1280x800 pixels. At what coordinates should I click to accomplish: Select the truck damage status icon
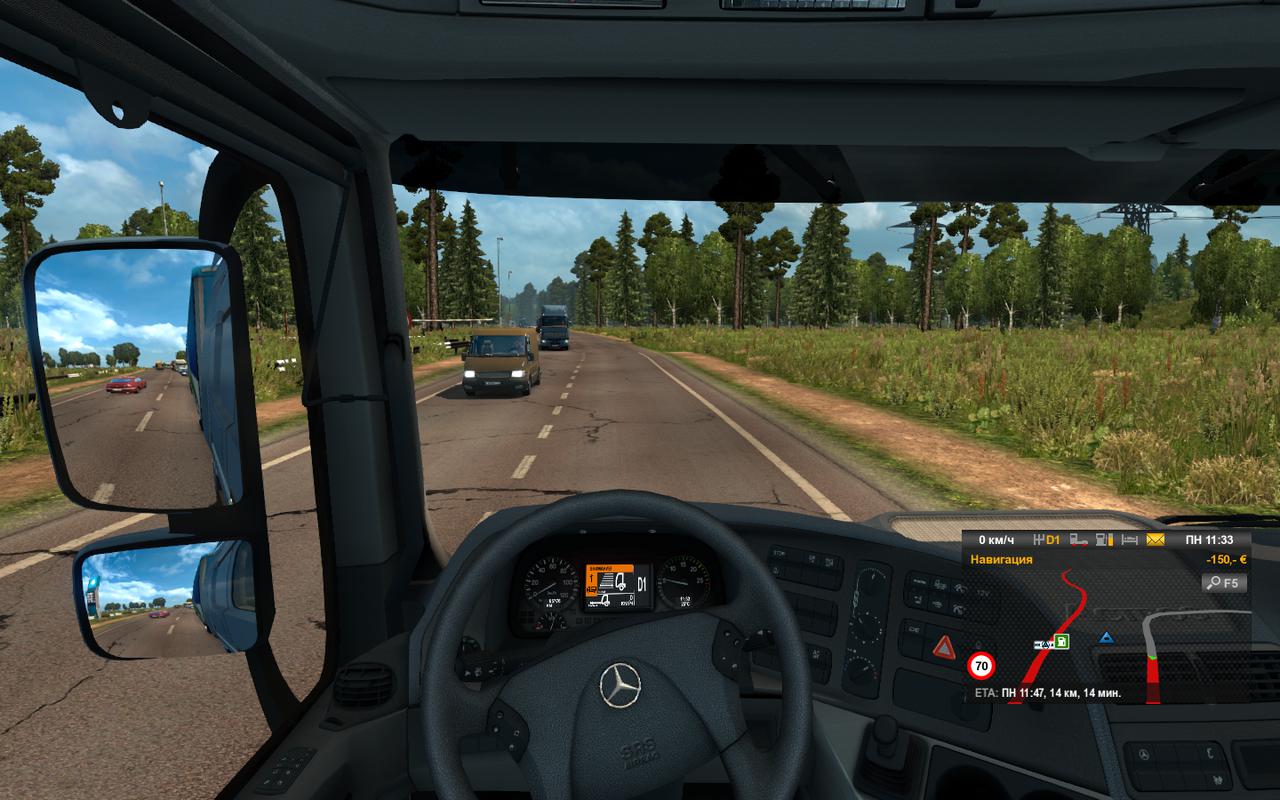click(x=1078, y=540)
